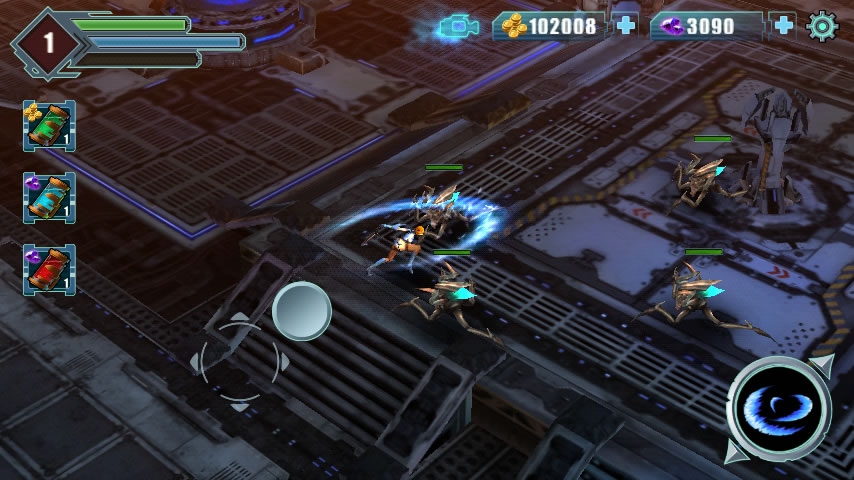Tap the level 1 player badge
This screenshot has height=480, width=854.
point(47,43)
